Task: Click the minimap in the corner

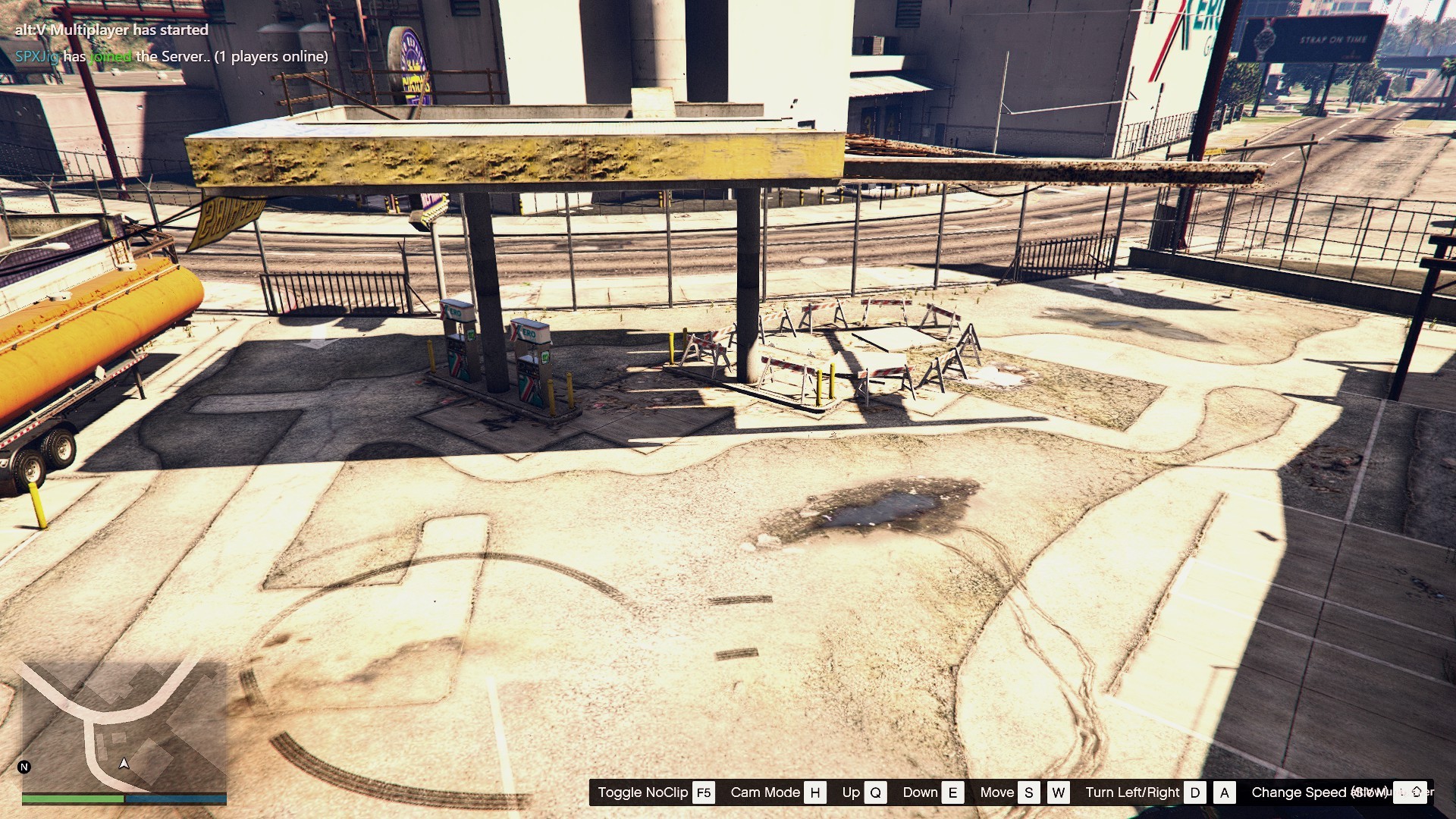Action: pos(124,726)
